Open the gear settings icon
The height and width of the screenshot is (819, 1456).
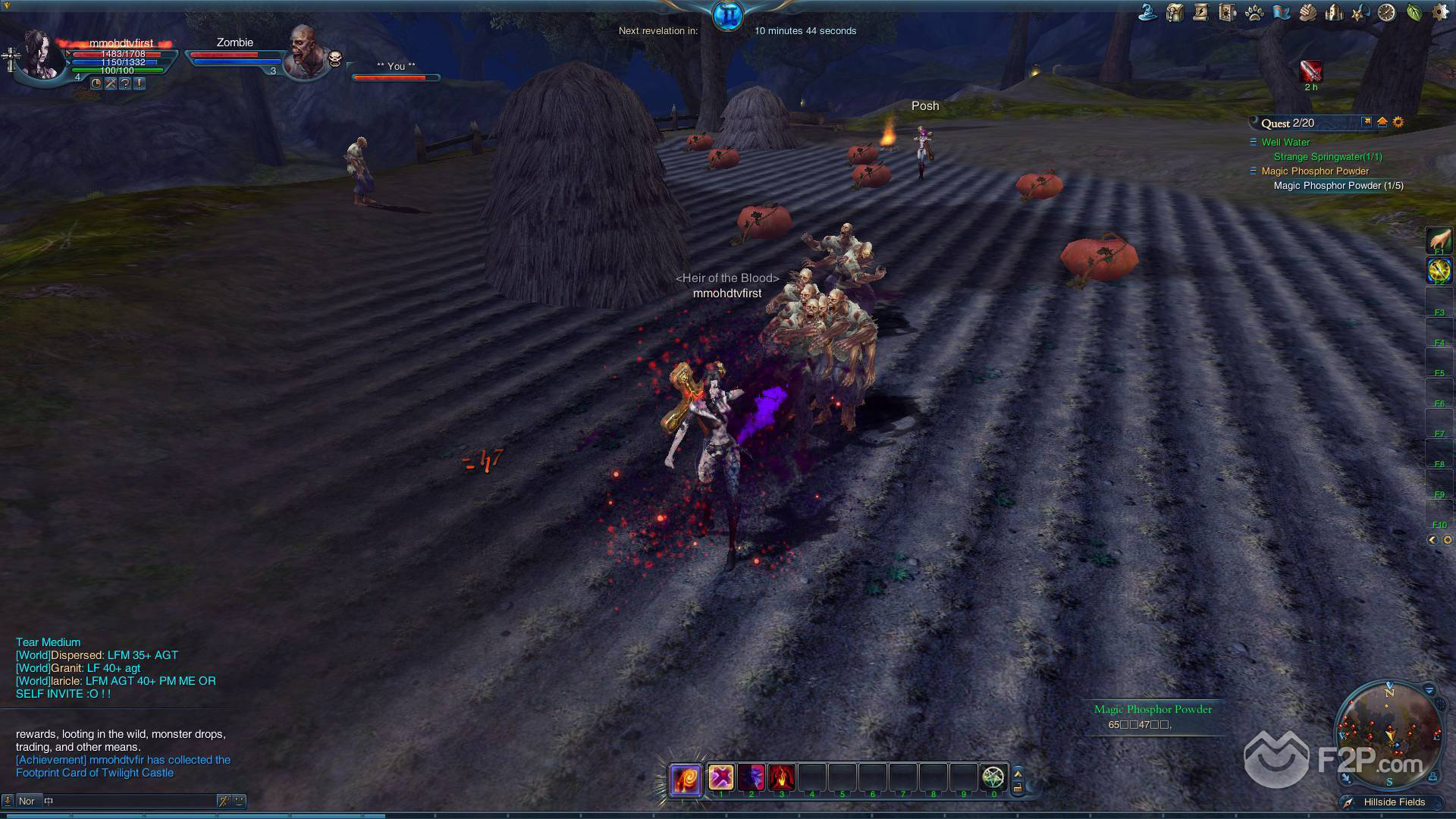coord(1440,12)
